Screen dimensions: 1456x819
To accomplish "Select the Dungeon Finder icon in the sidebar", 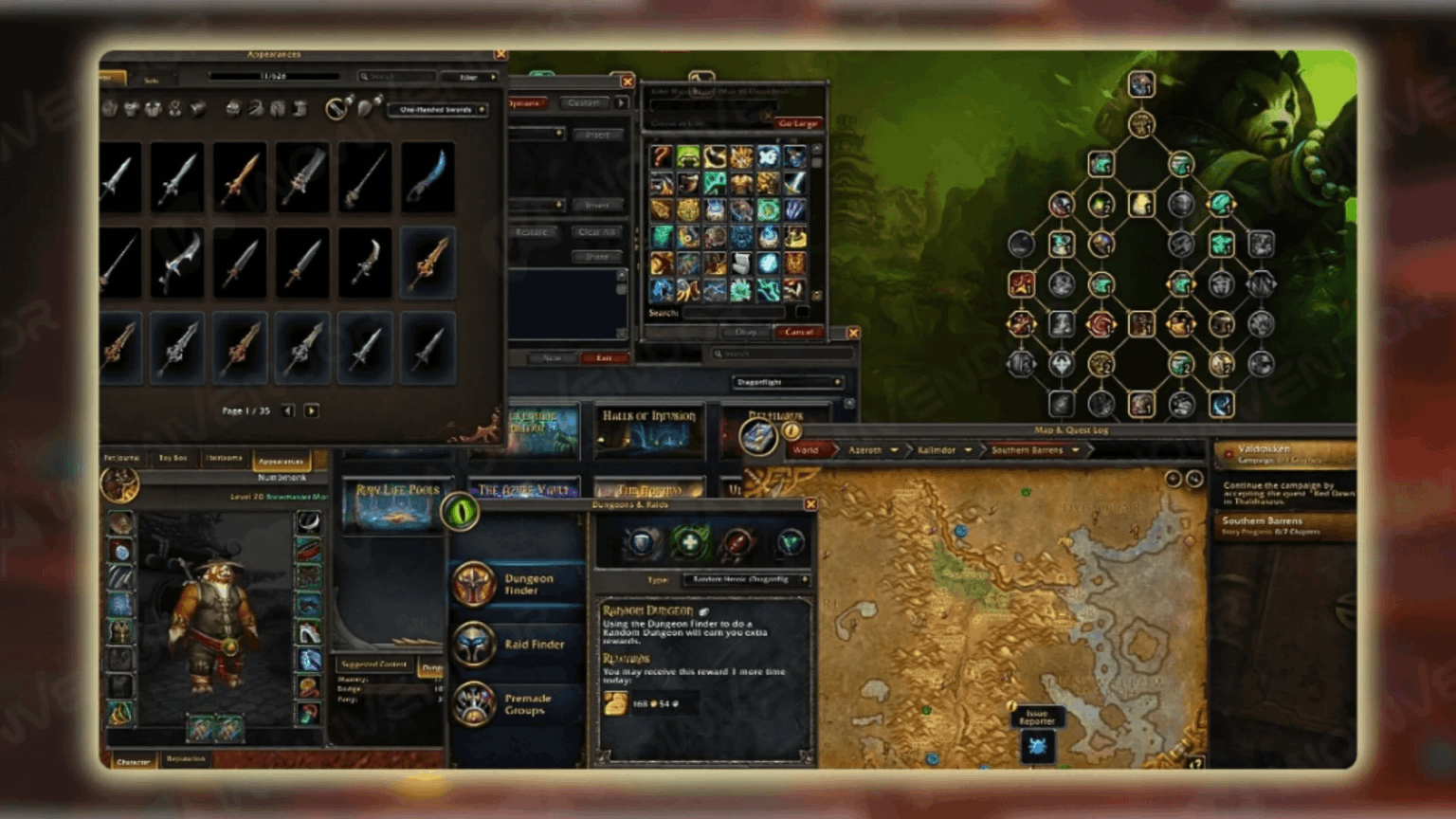I will click(x=474, y=583).
